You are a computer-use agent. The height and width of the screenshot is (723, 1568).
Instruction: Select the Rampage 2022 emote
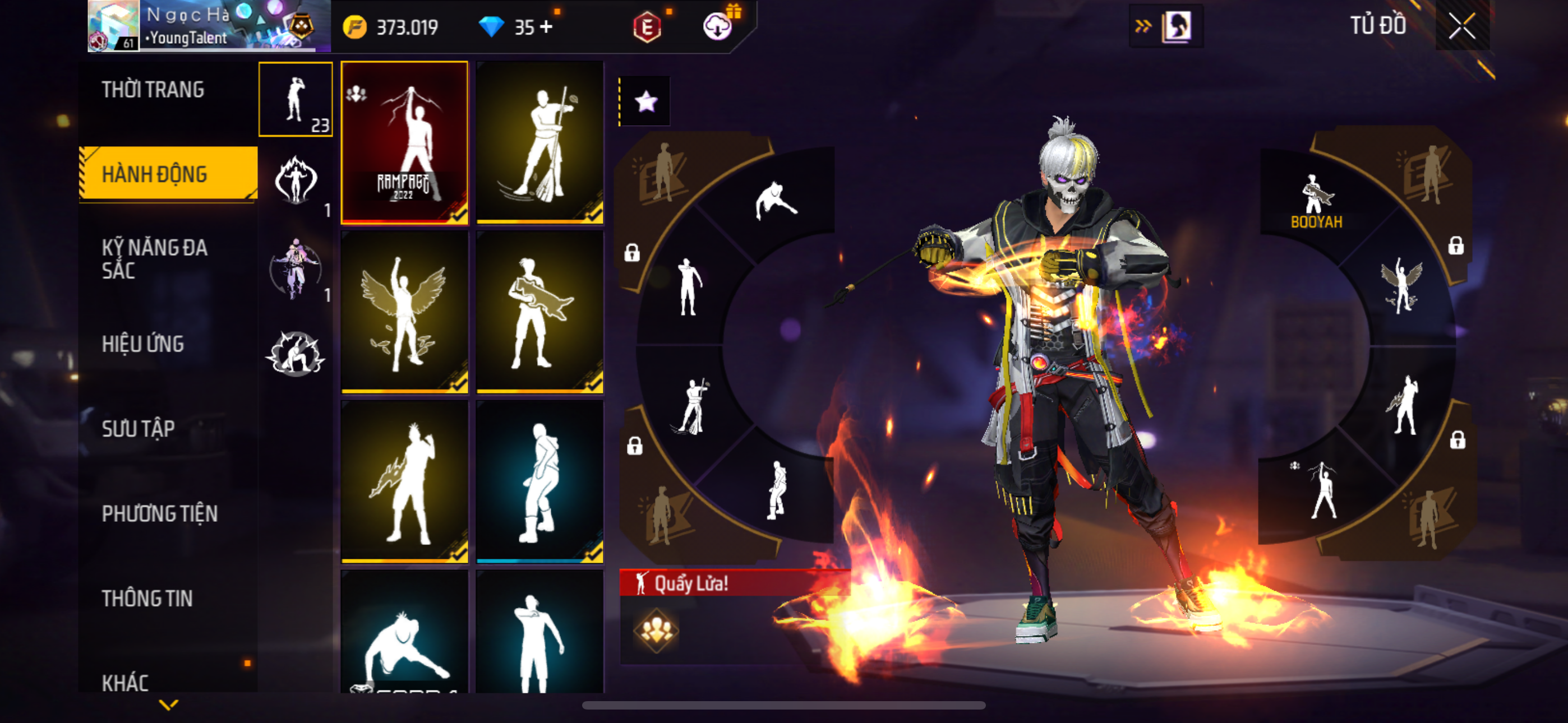(405, 142)
